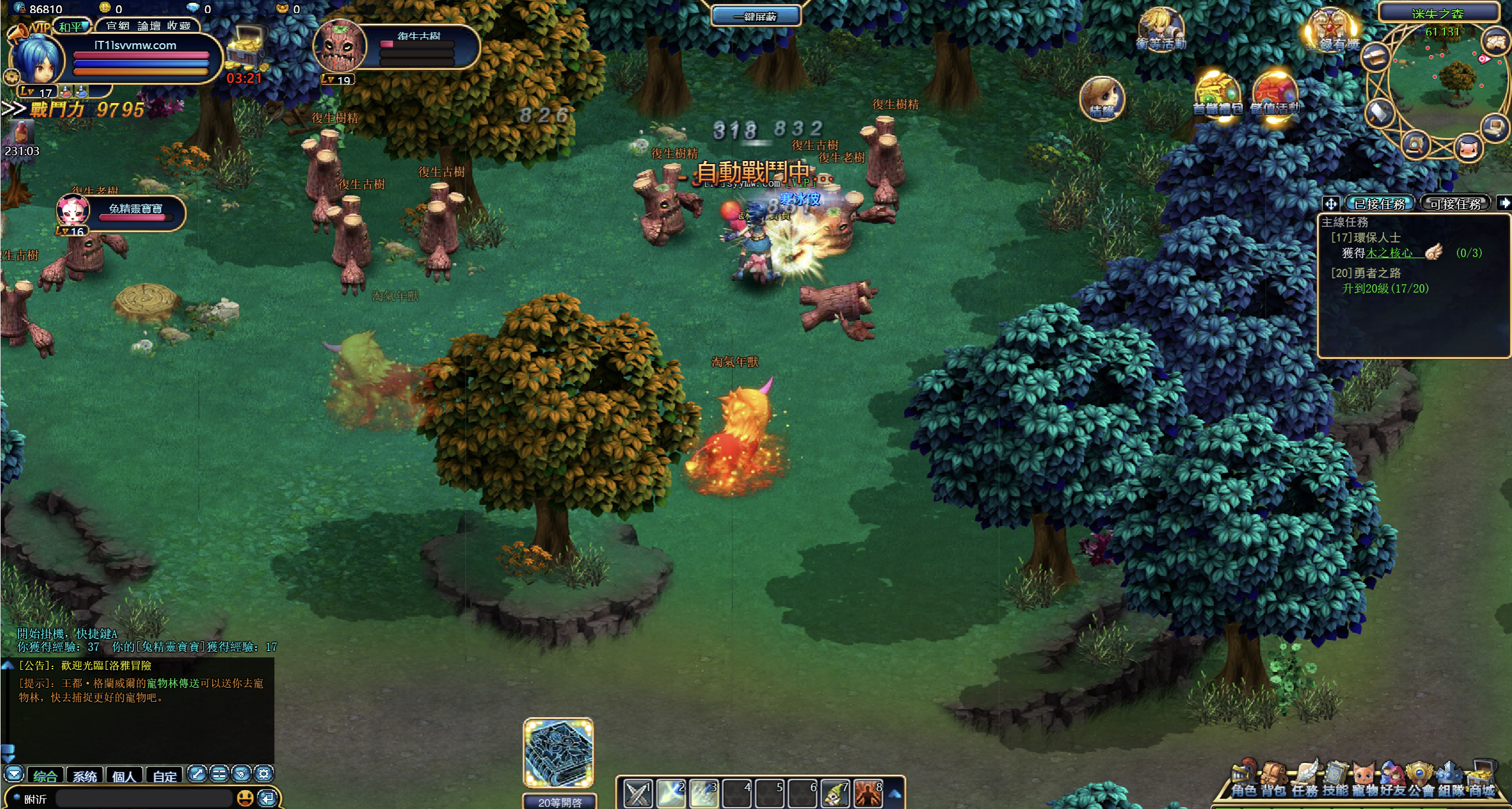This screenshot has width=1512, height=809.
Task: Click the 20等開啓 locked spellbook icon
Action: point(559,753)
